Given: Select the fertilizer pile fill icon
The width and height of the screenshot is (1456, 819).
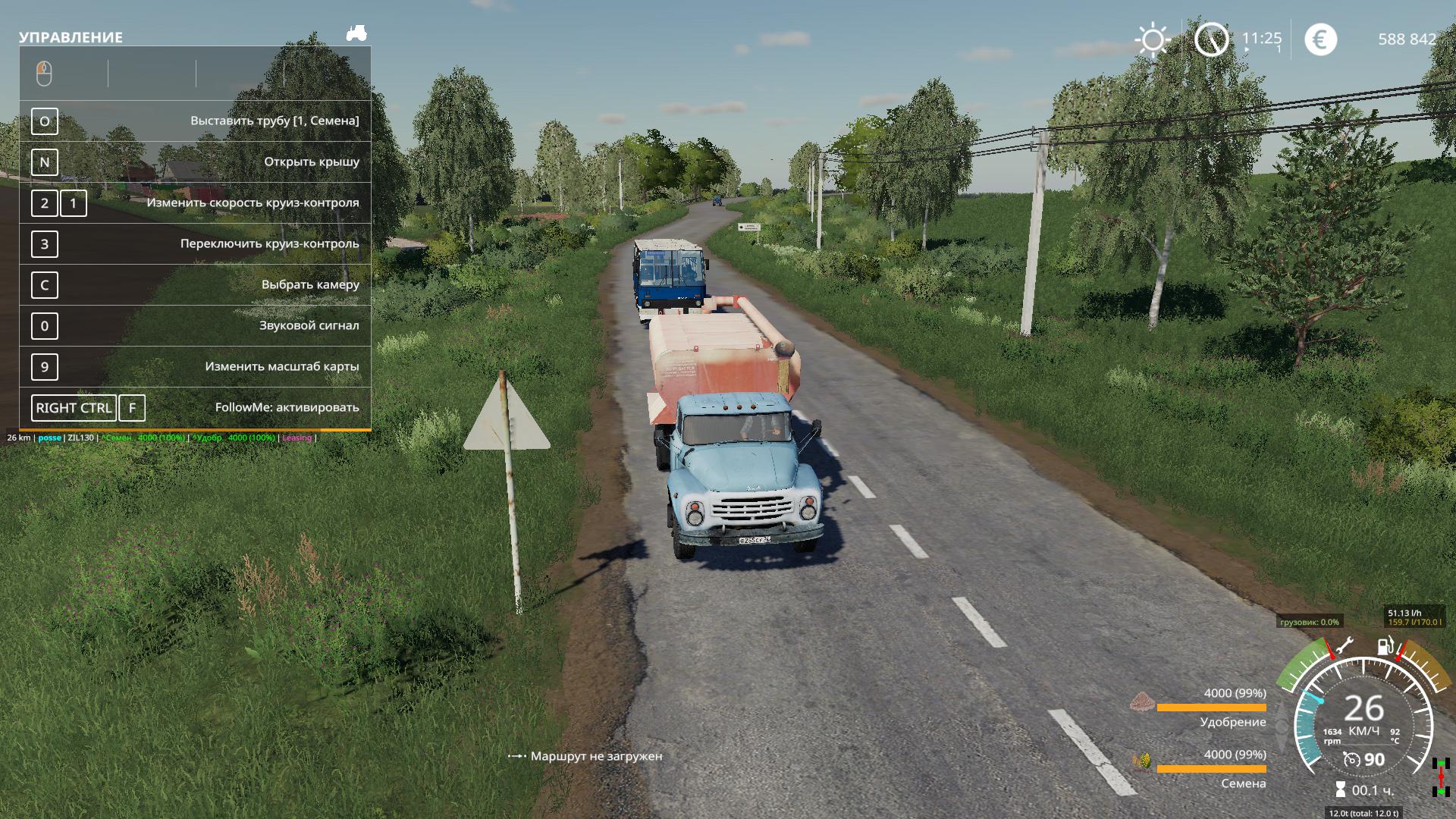Looking at the screenshot, I should (x=1141, y=702).
